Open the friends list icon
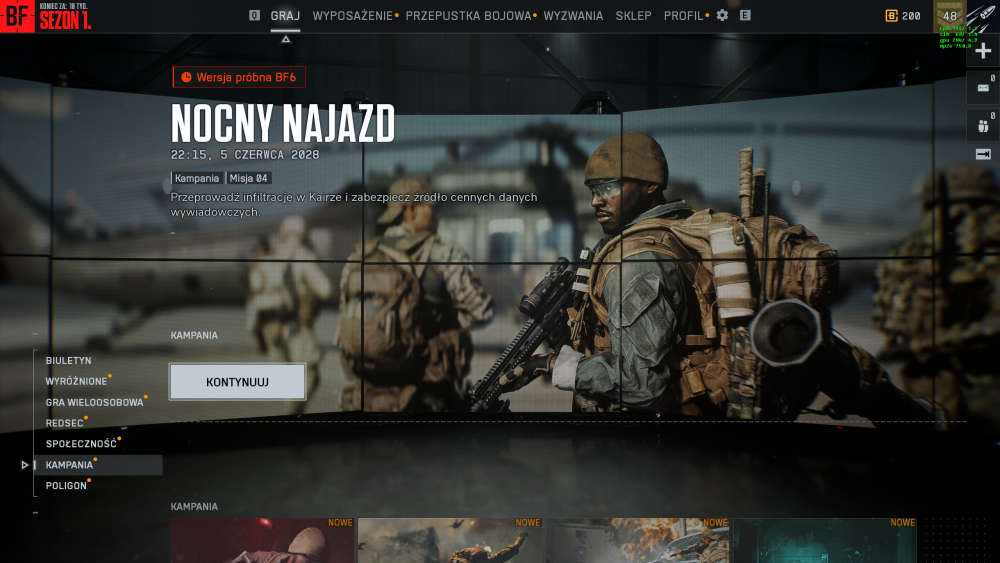The image size is (1000, 563). pyautogui.click(x=982, y=126)
